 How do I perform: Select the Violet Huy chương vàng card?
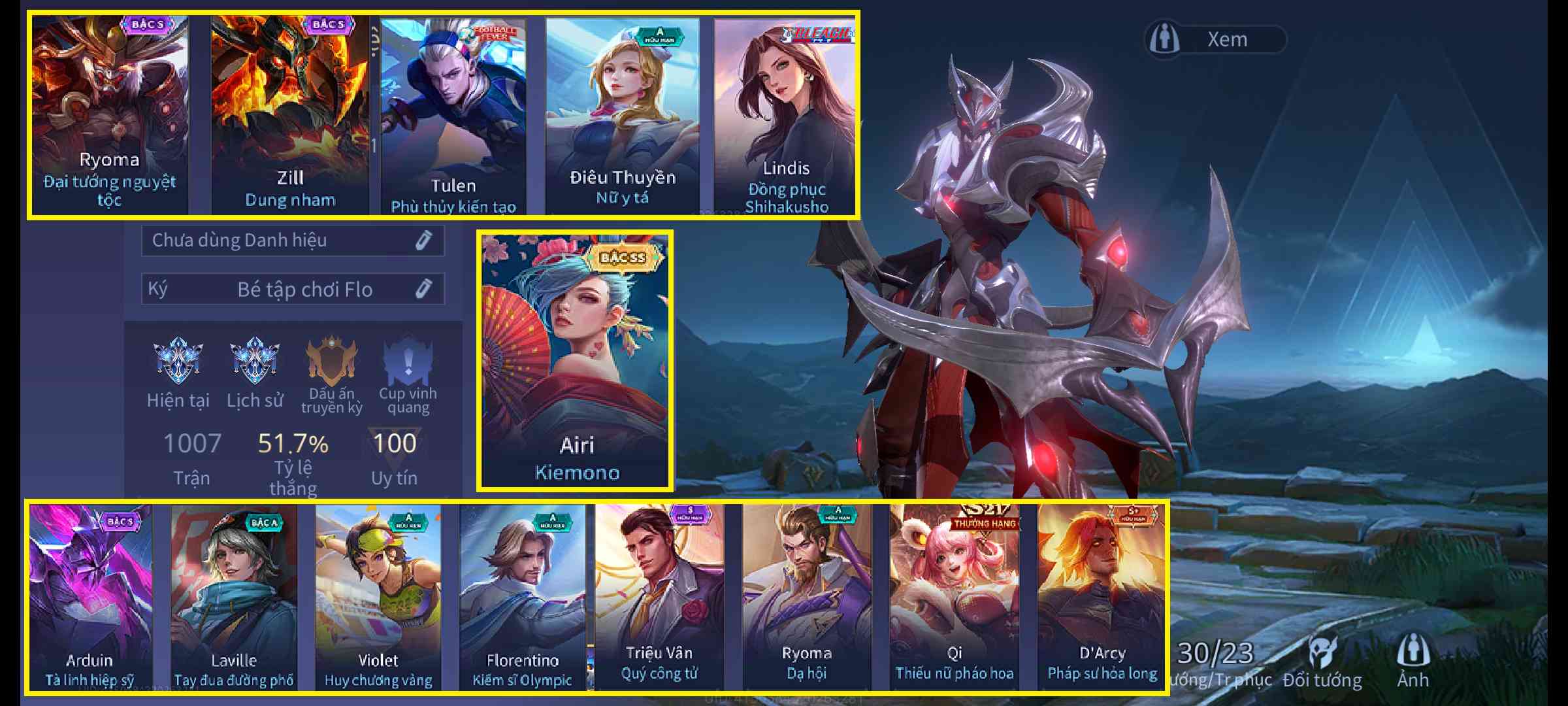tap(378, 596)
